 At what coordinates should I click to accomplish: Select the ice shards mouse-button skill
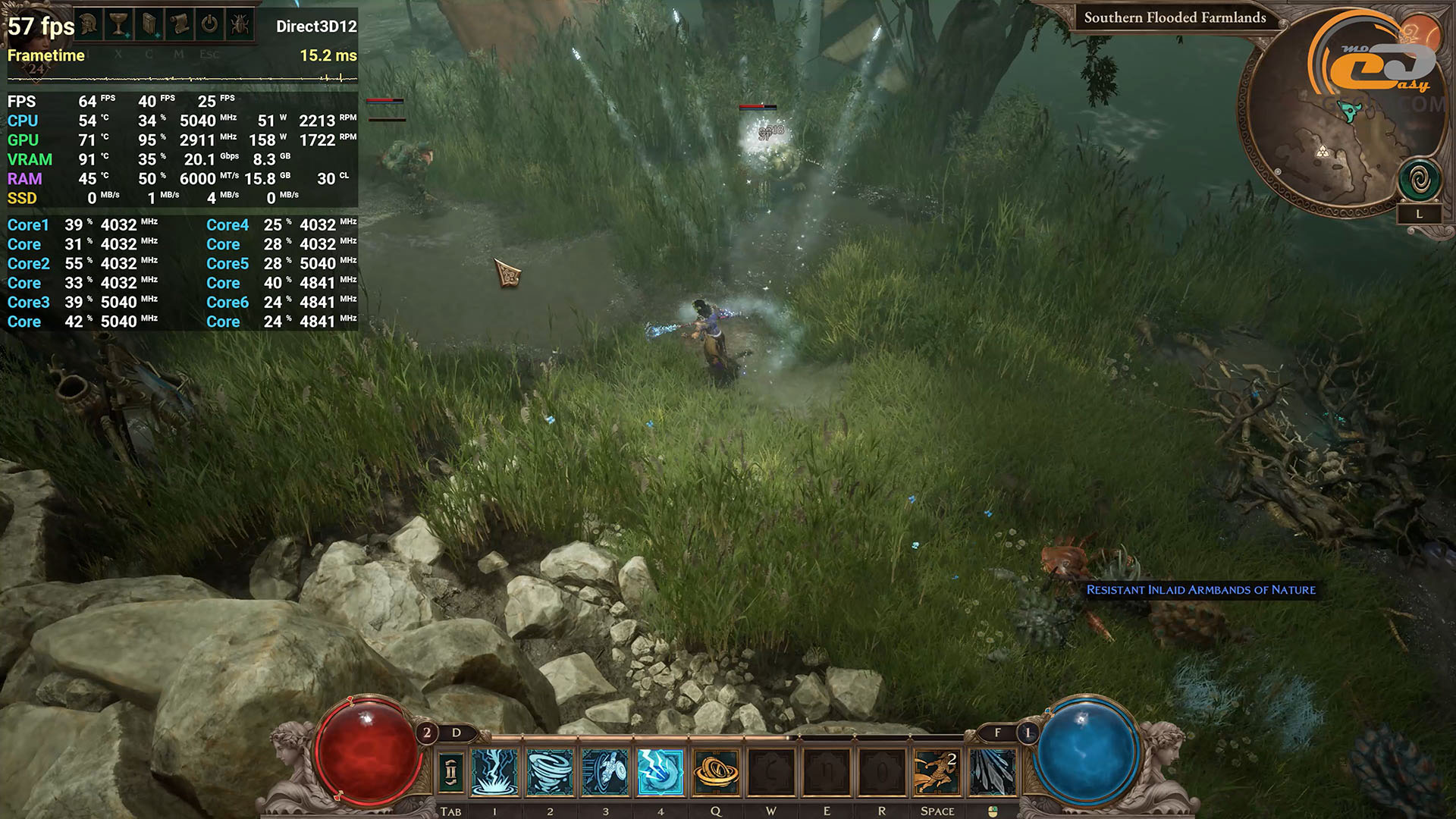tap(992, 773)
